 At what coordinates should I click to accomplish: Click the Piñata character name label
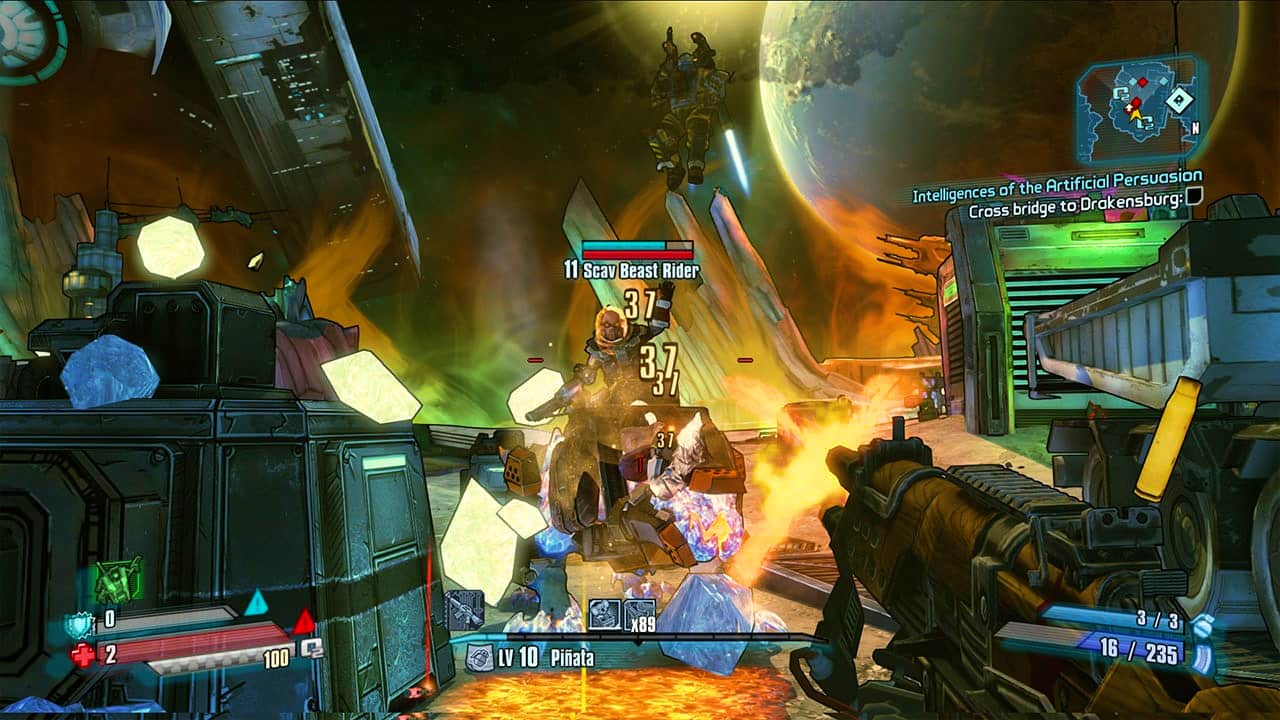point(571,656)
